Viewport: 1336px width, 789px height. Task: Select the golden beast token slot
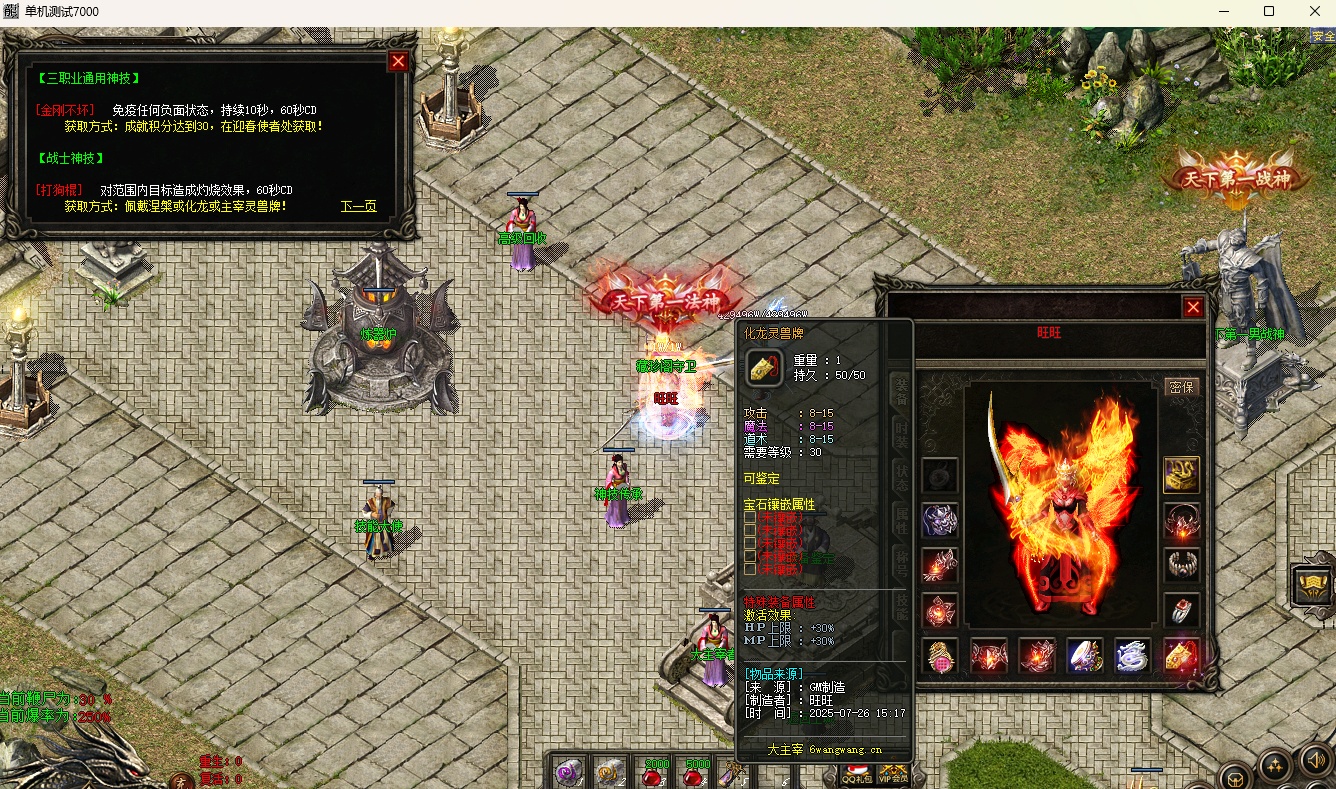click(x=1182, y=656)
